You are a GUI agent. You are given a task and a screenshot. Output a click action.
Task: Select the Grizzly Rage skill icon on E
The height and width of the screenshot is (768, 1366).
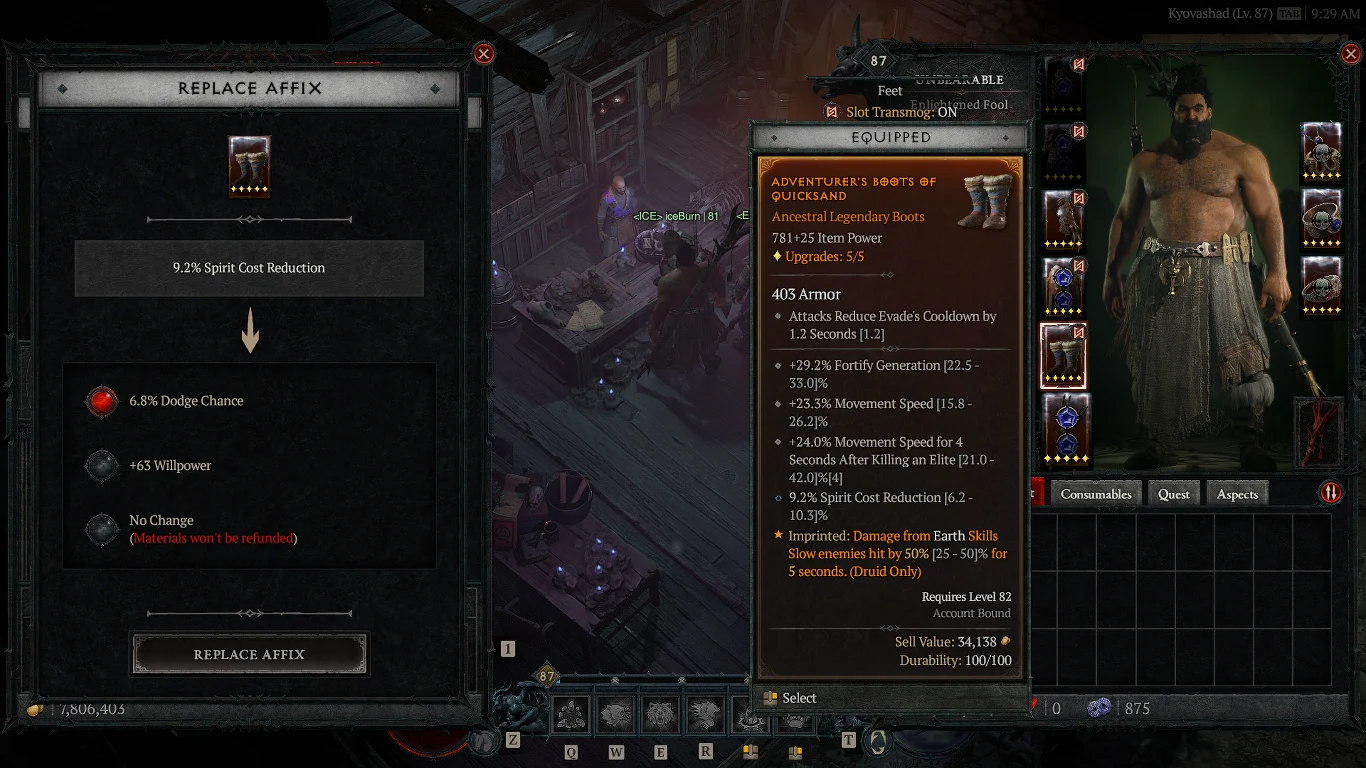(x=660, y=714)
